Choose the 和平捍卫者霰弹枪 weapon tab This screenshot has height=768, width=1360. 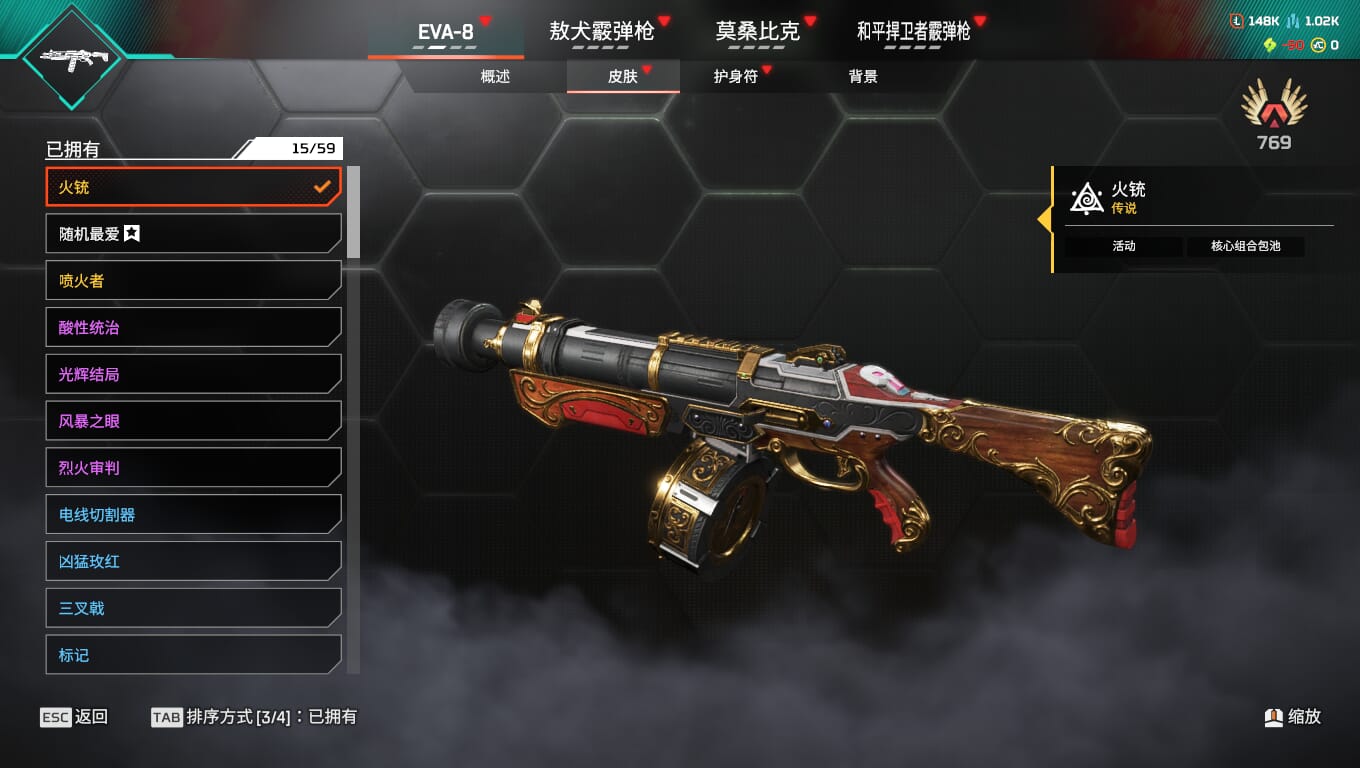click(913, 31)
